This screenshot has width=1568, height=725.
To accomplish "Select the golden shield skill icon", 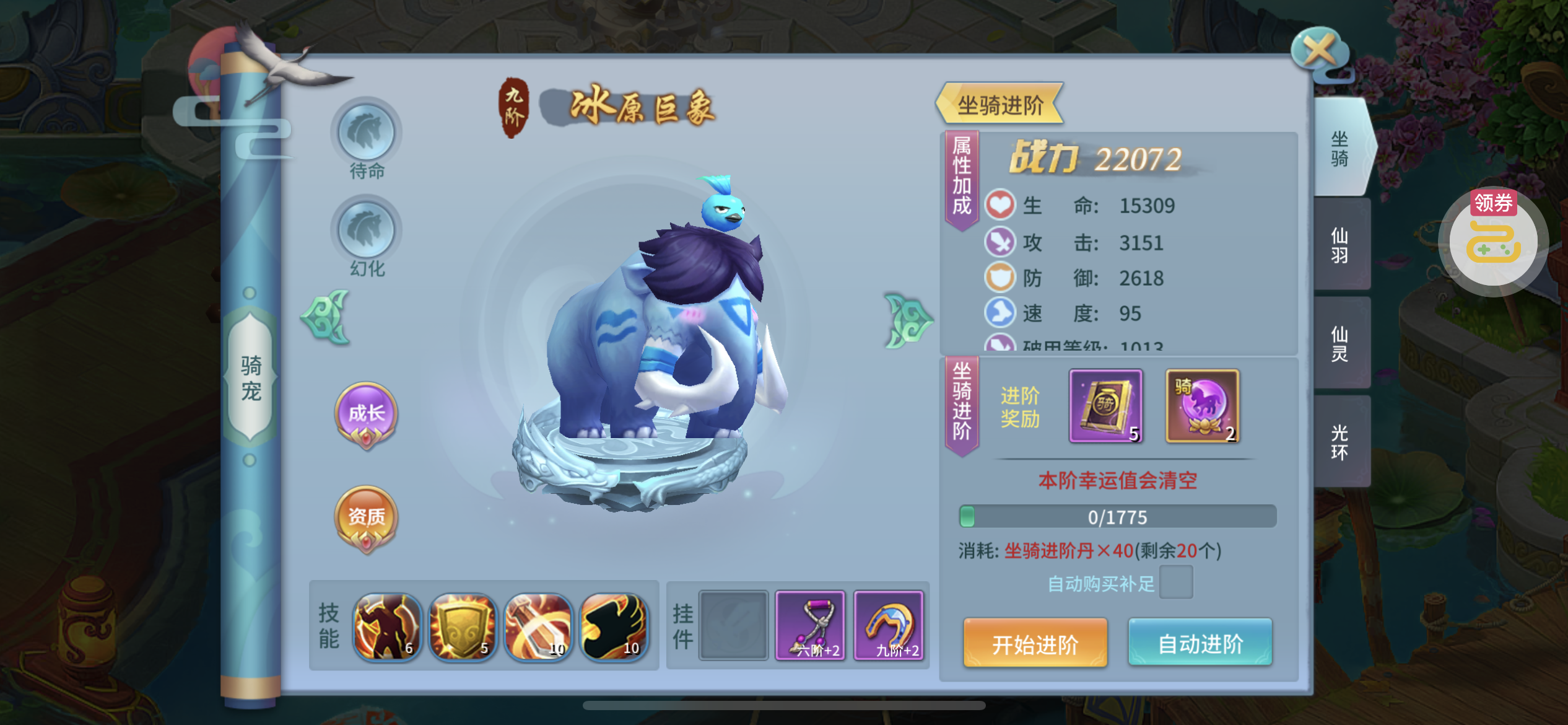I will [x=462, y=626].
